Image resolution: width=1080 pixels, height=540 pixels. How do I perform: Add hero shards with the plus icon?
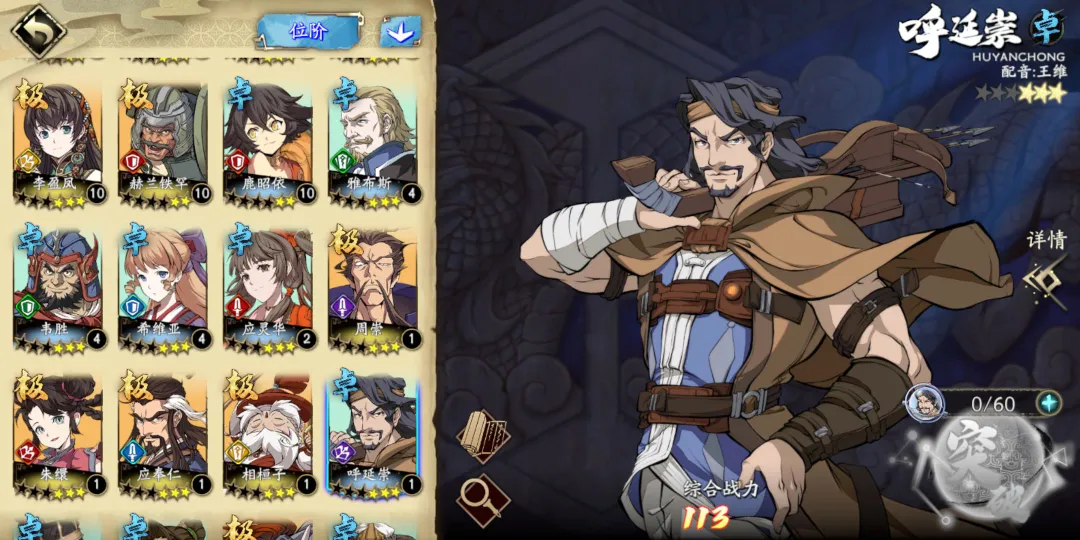coord(1048,403)
